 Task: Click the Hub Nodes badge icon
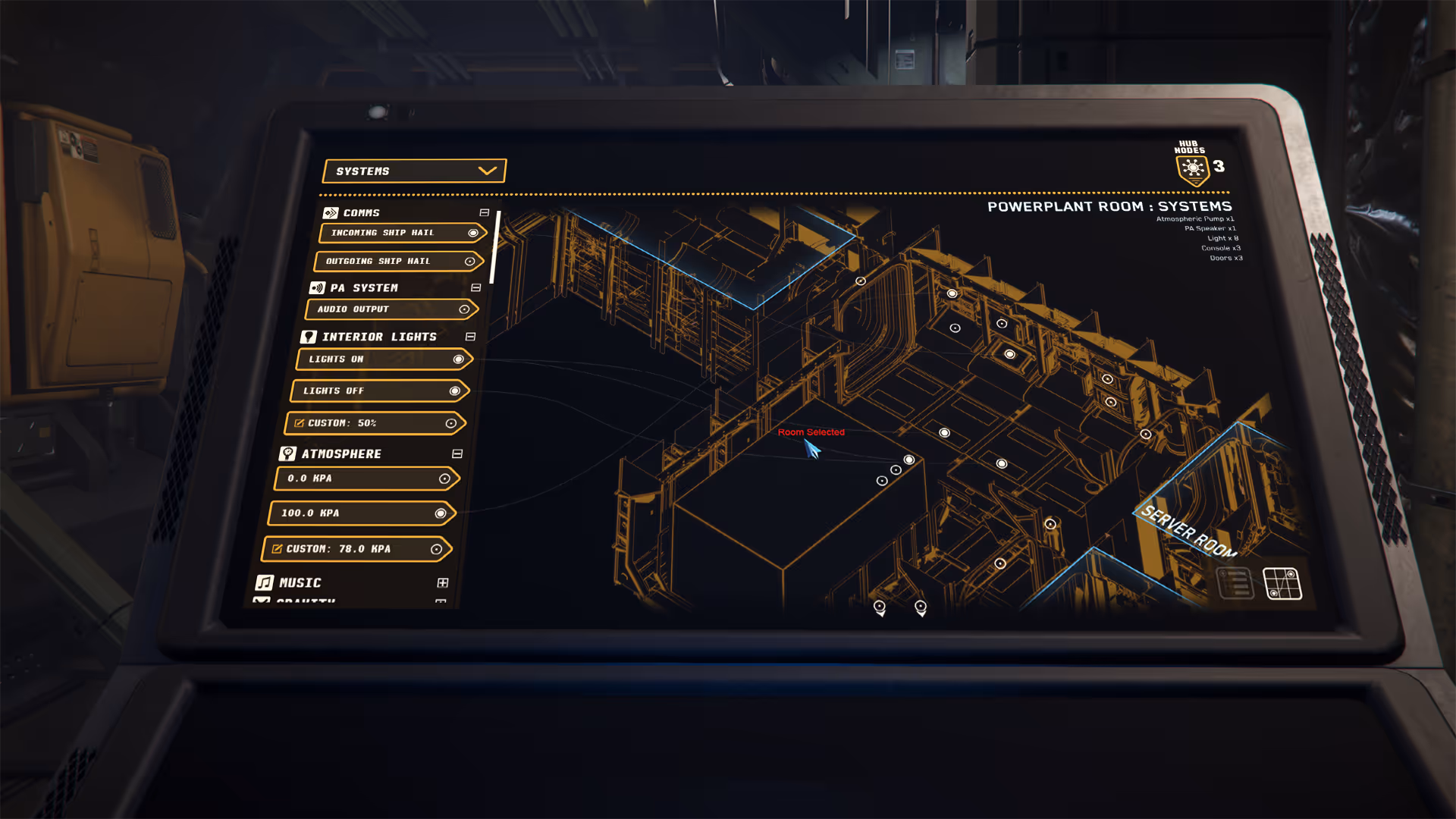[x=1193, y=168]
